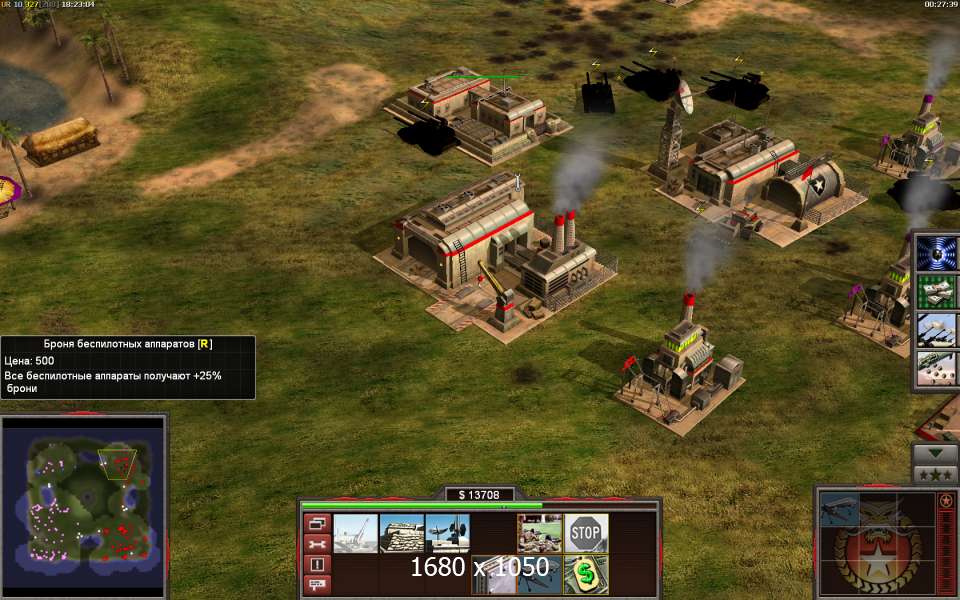The width and height of the screenshot is (960, 600).
Task: Open the exclamation mark alert button
Action: point(317,564)
